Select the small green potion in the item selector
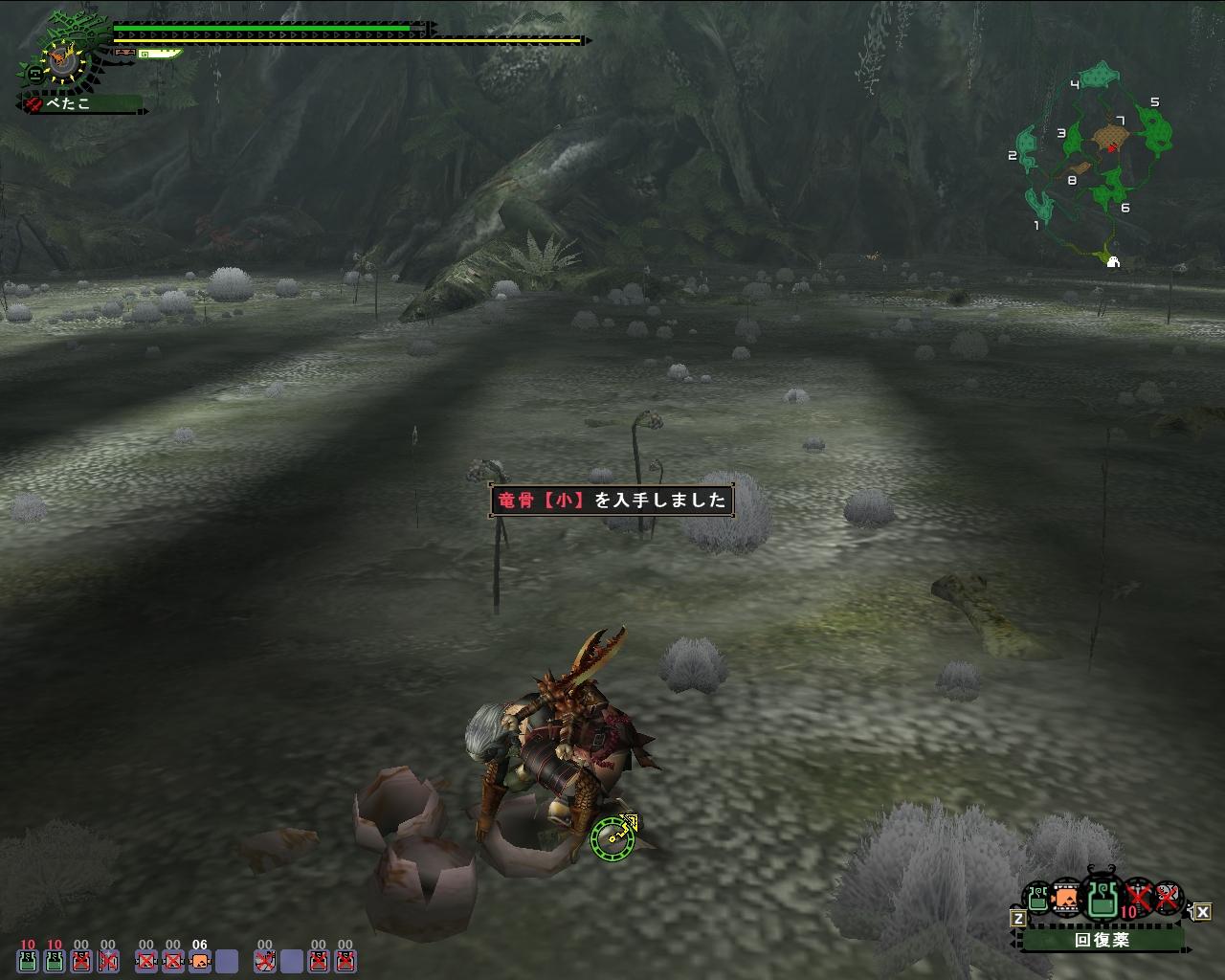 [x=1037, y=898]
